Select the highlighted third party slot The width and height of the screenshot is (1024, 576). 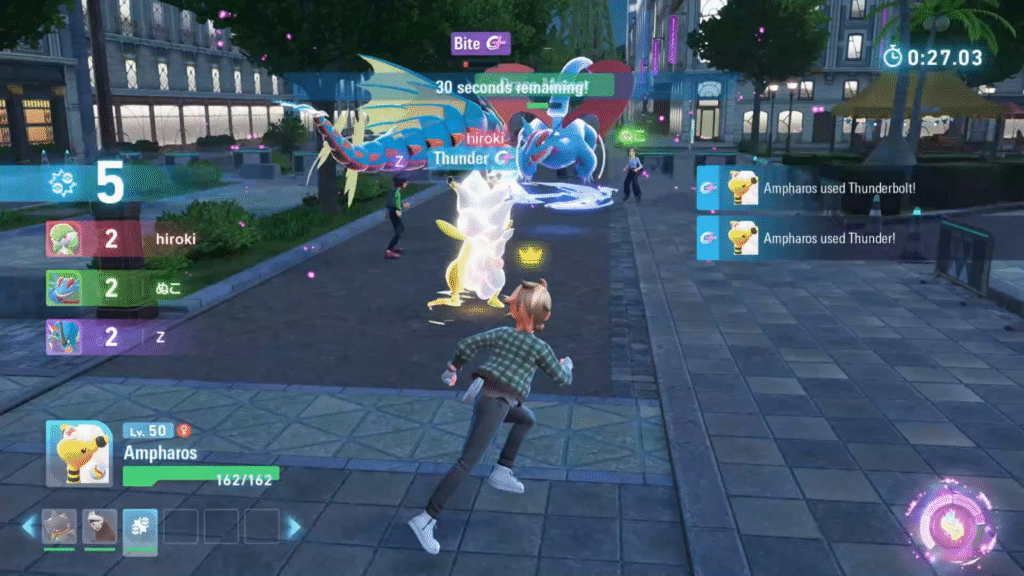tap(140, 526)
